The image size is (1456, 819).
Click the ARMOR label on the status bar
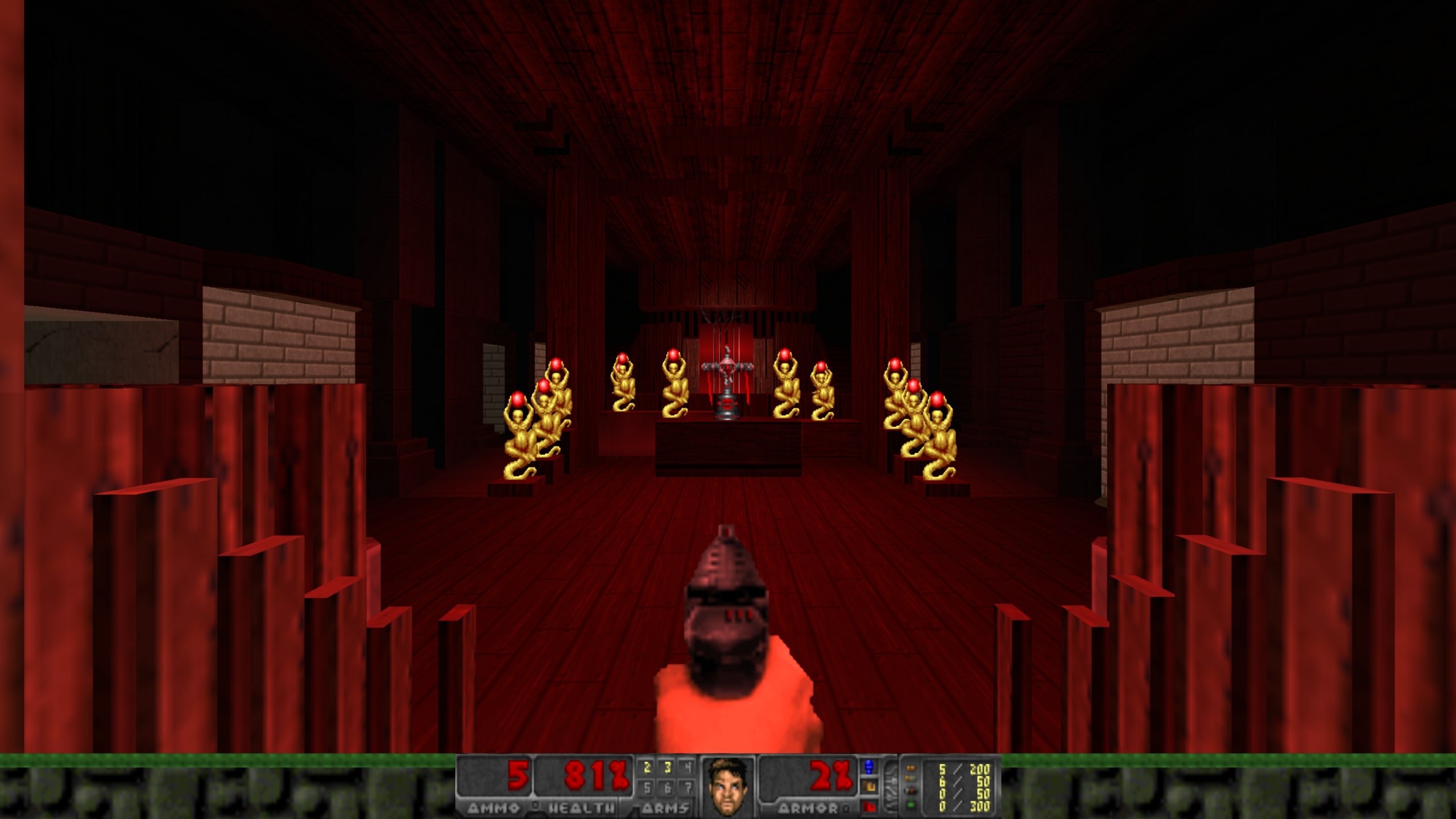coord(810,809)
